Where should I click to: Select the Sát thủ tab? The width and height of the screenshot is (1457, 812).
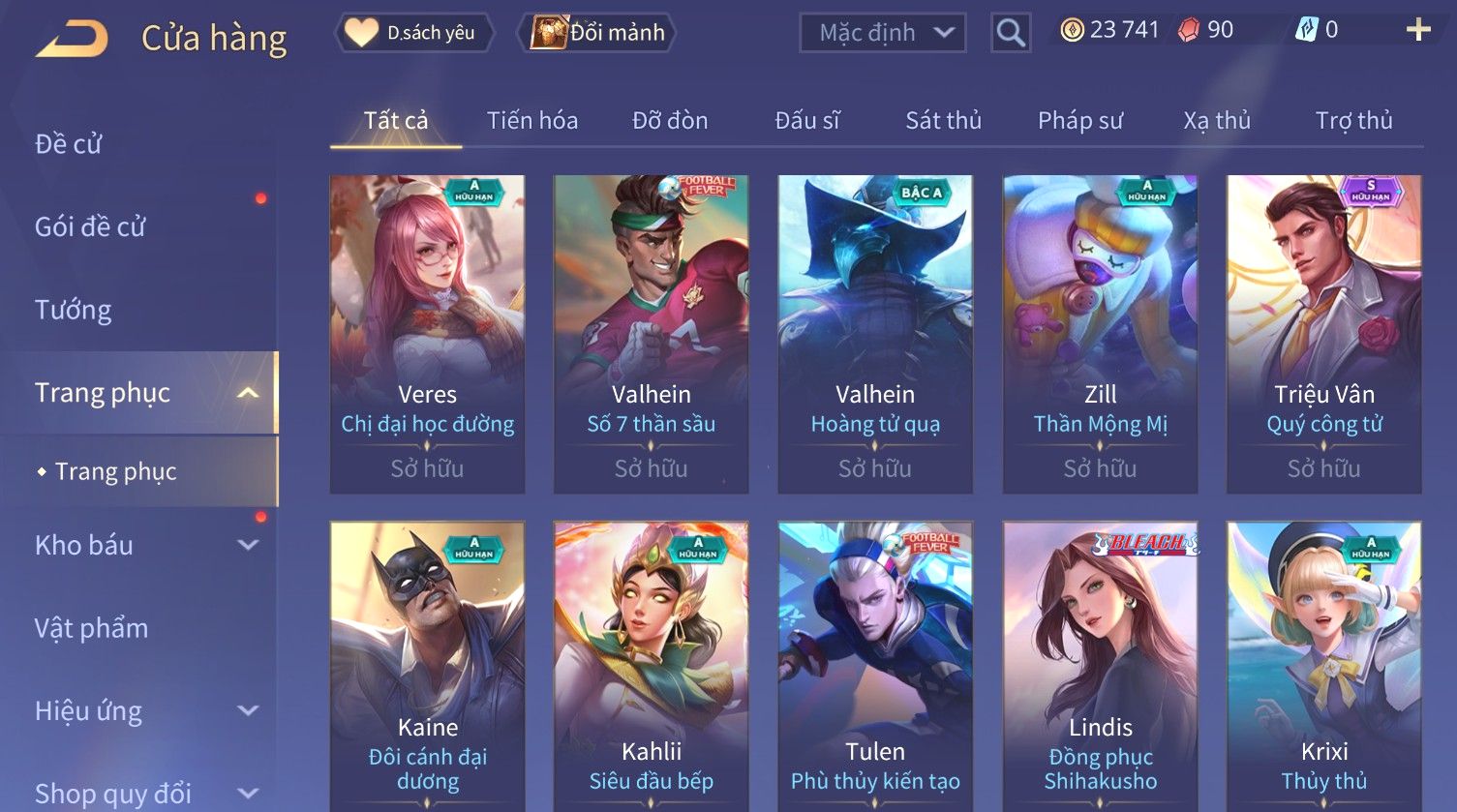943,121
